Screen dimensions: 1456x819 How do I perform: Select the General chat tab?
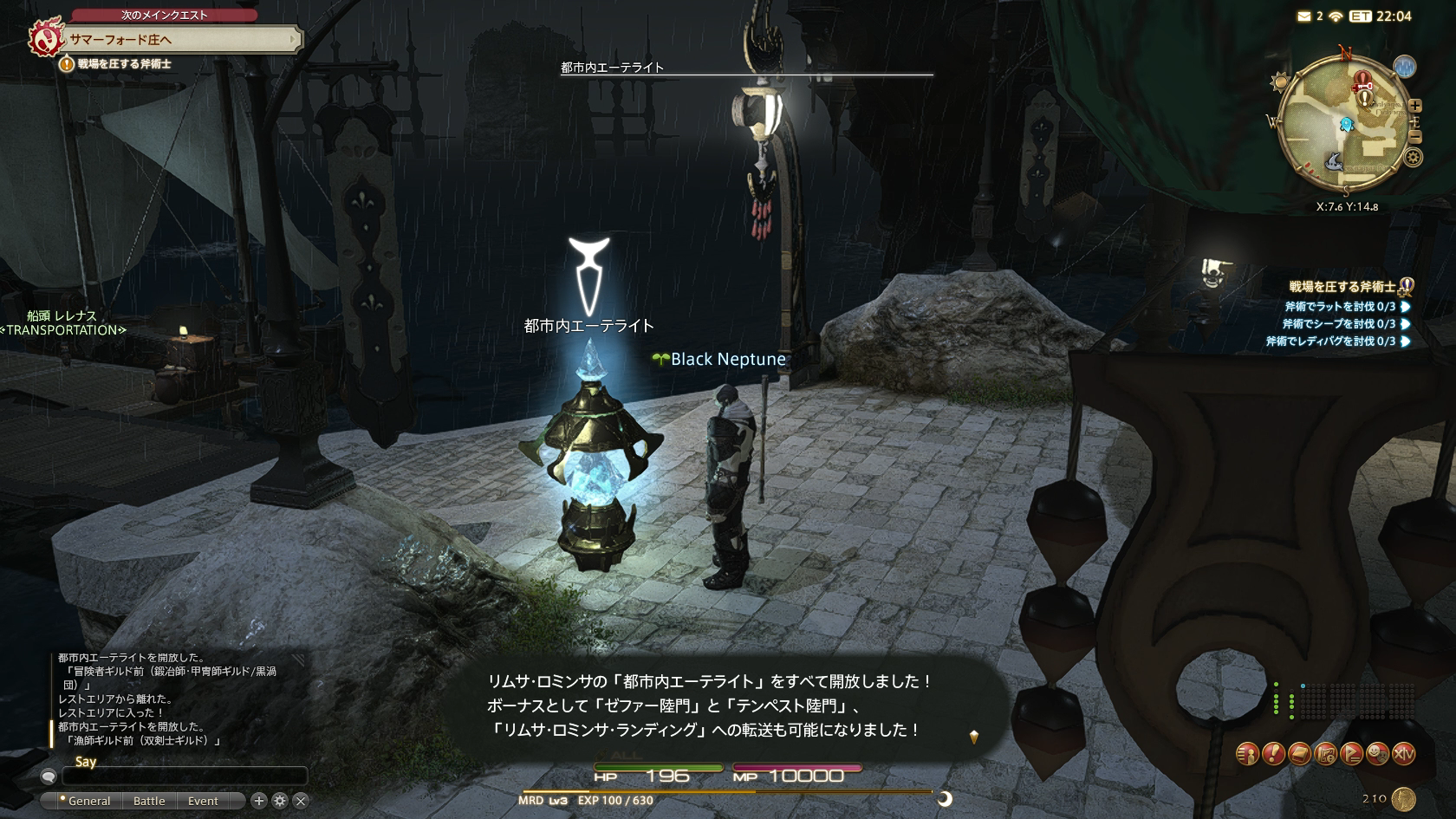coord(88,801)
